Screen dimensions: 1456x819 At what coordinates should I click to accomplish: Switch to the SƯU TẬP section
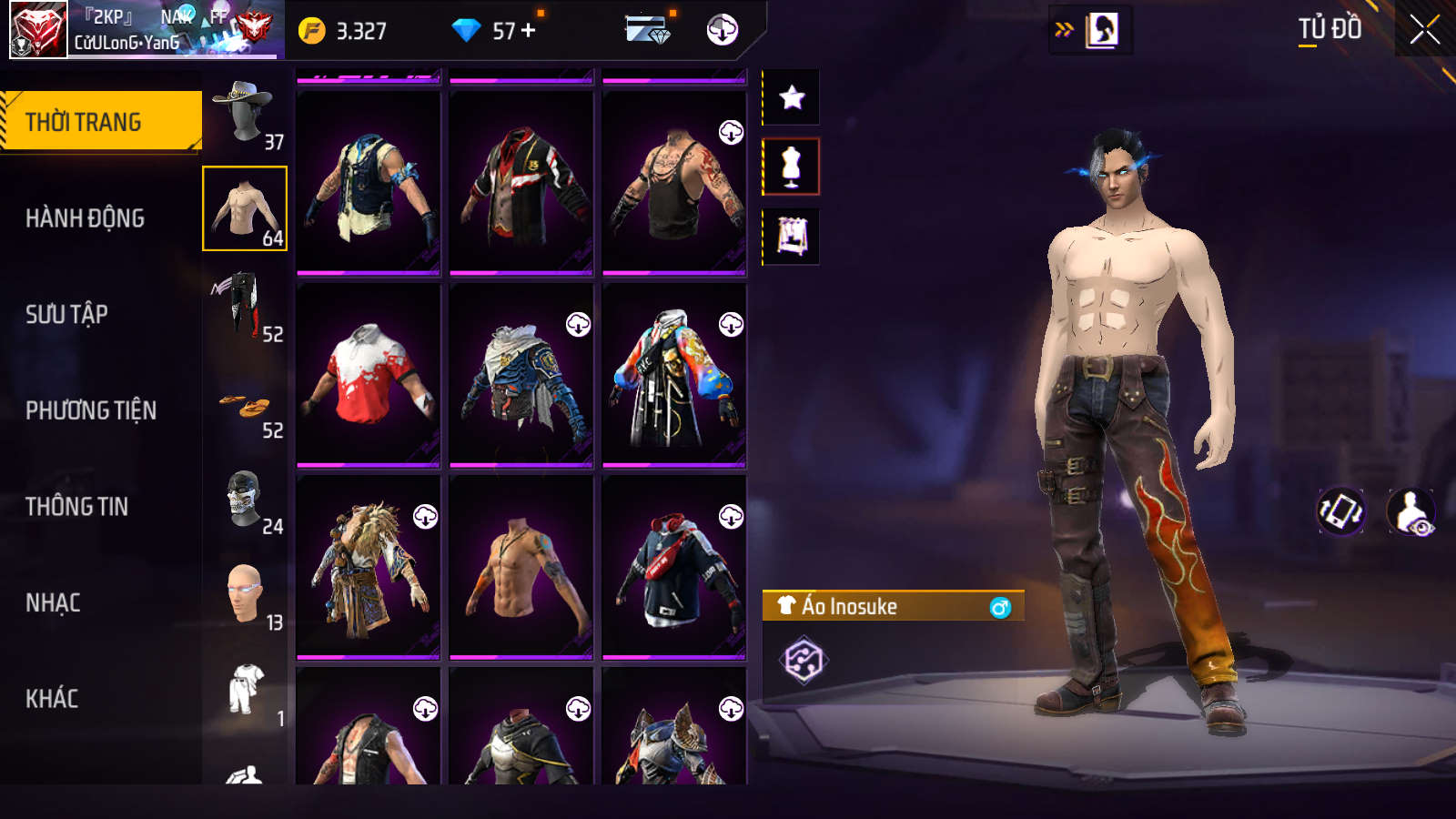pyautogui.click(x=67, y=314)
